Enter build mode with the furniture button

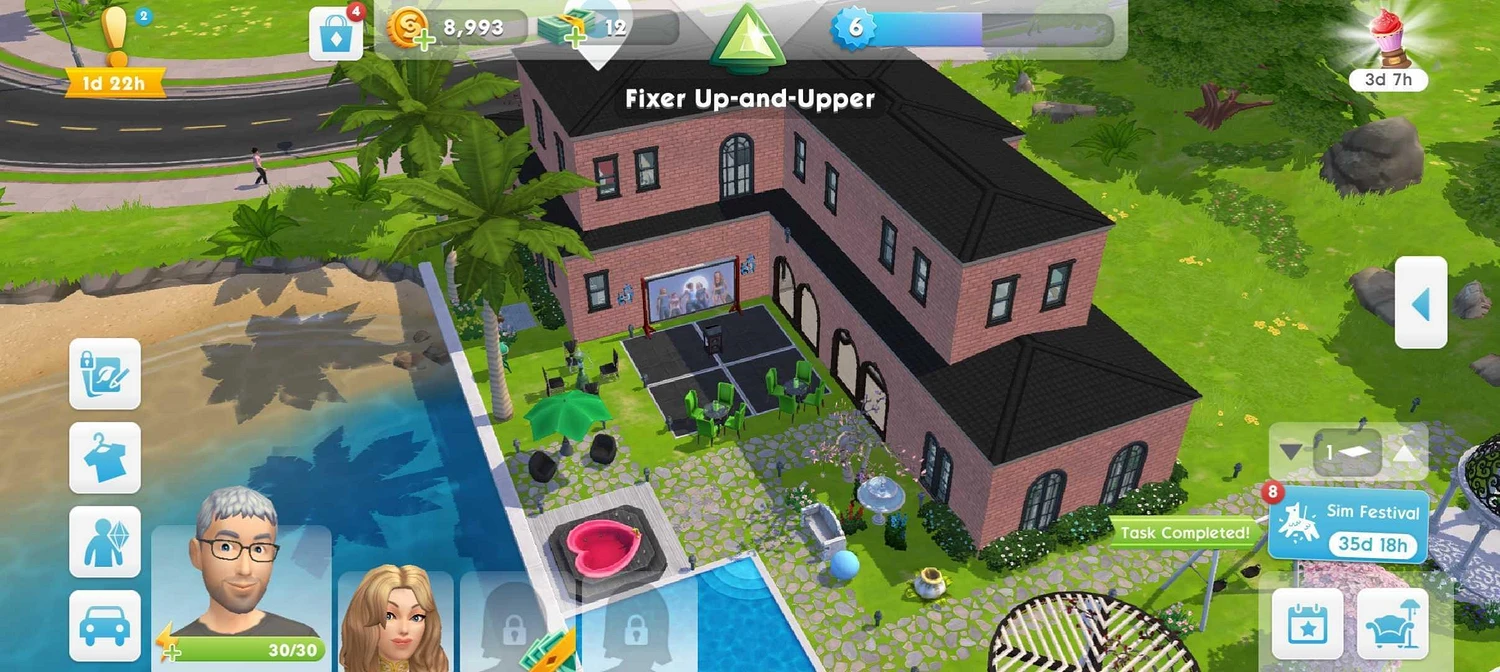pyautogui.click(x=1393, y=624)
